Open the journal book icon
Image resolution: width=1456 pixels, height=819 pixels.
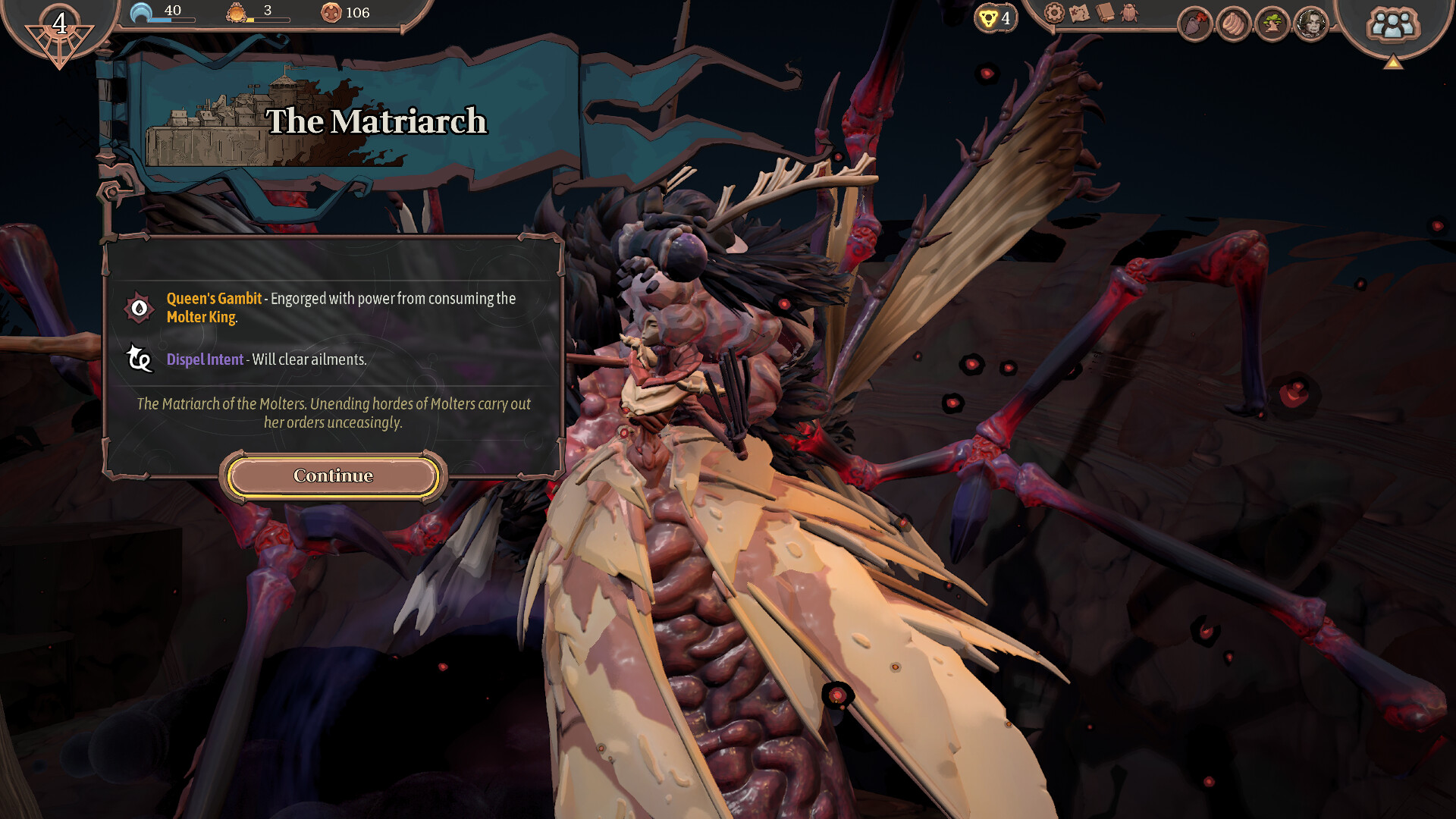coord(1104,11)
